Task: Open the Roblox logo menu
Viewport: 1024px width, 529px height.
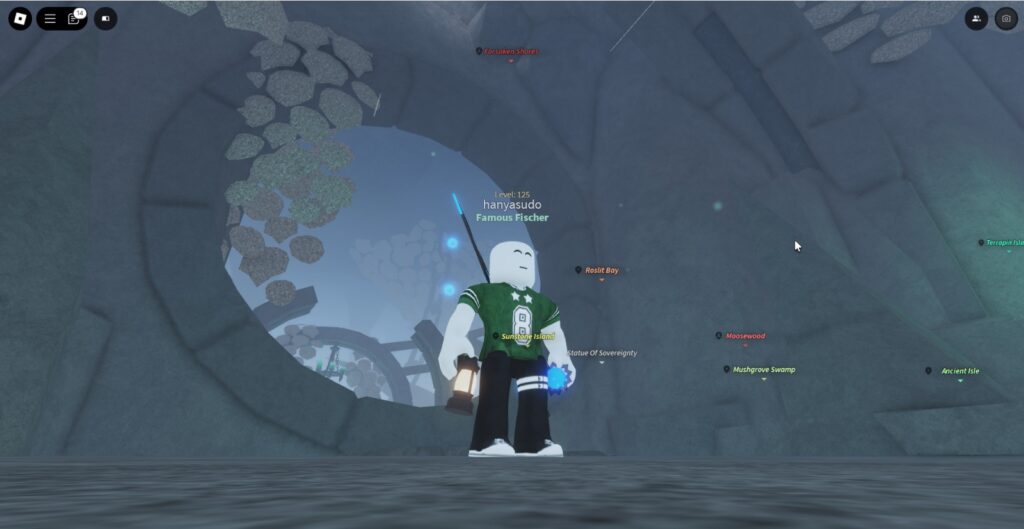Action: pos(20,19)
